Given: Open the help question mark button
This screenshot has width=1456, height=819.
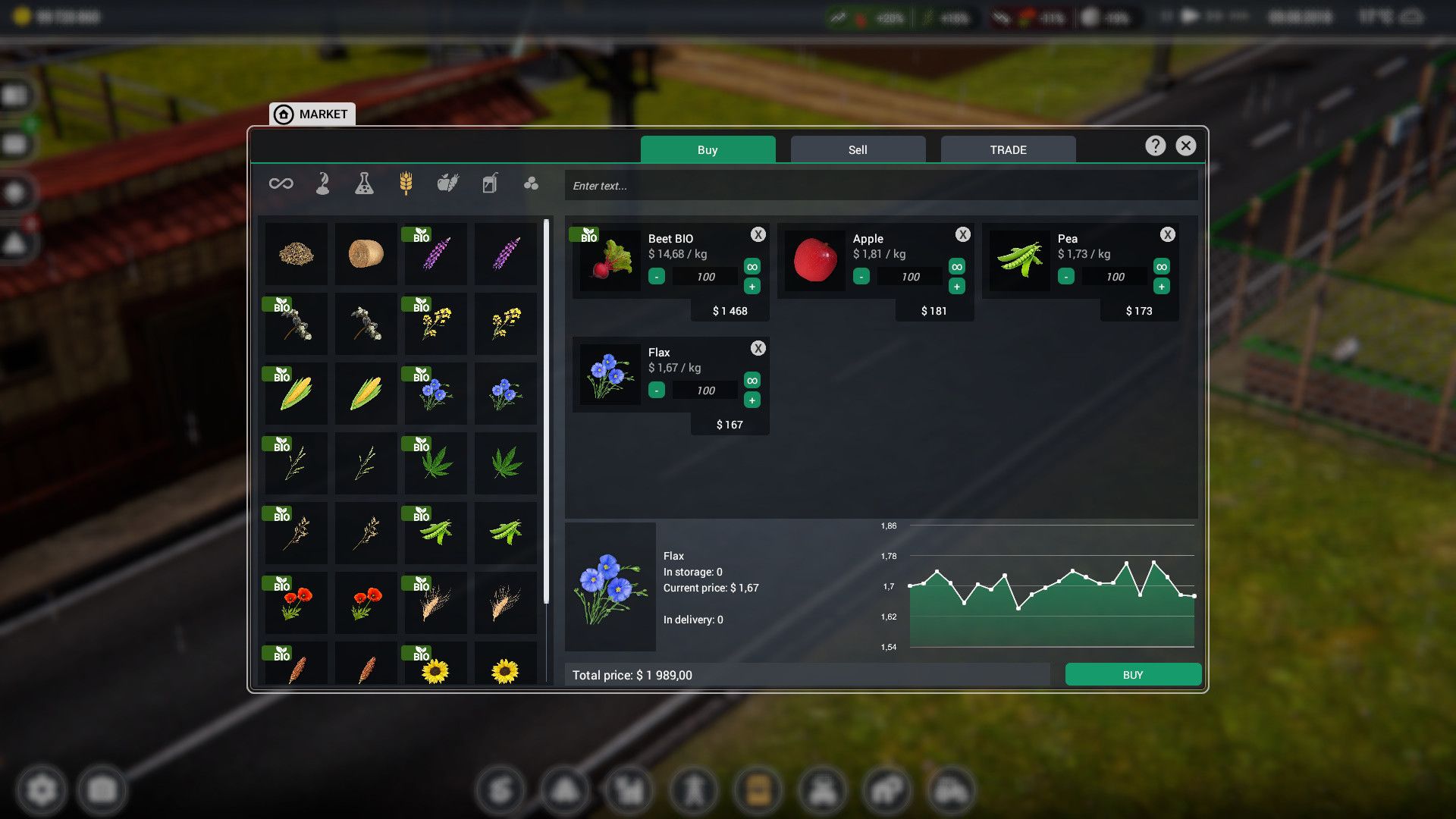Looking at the screenshot, I should click(1155, 146).
